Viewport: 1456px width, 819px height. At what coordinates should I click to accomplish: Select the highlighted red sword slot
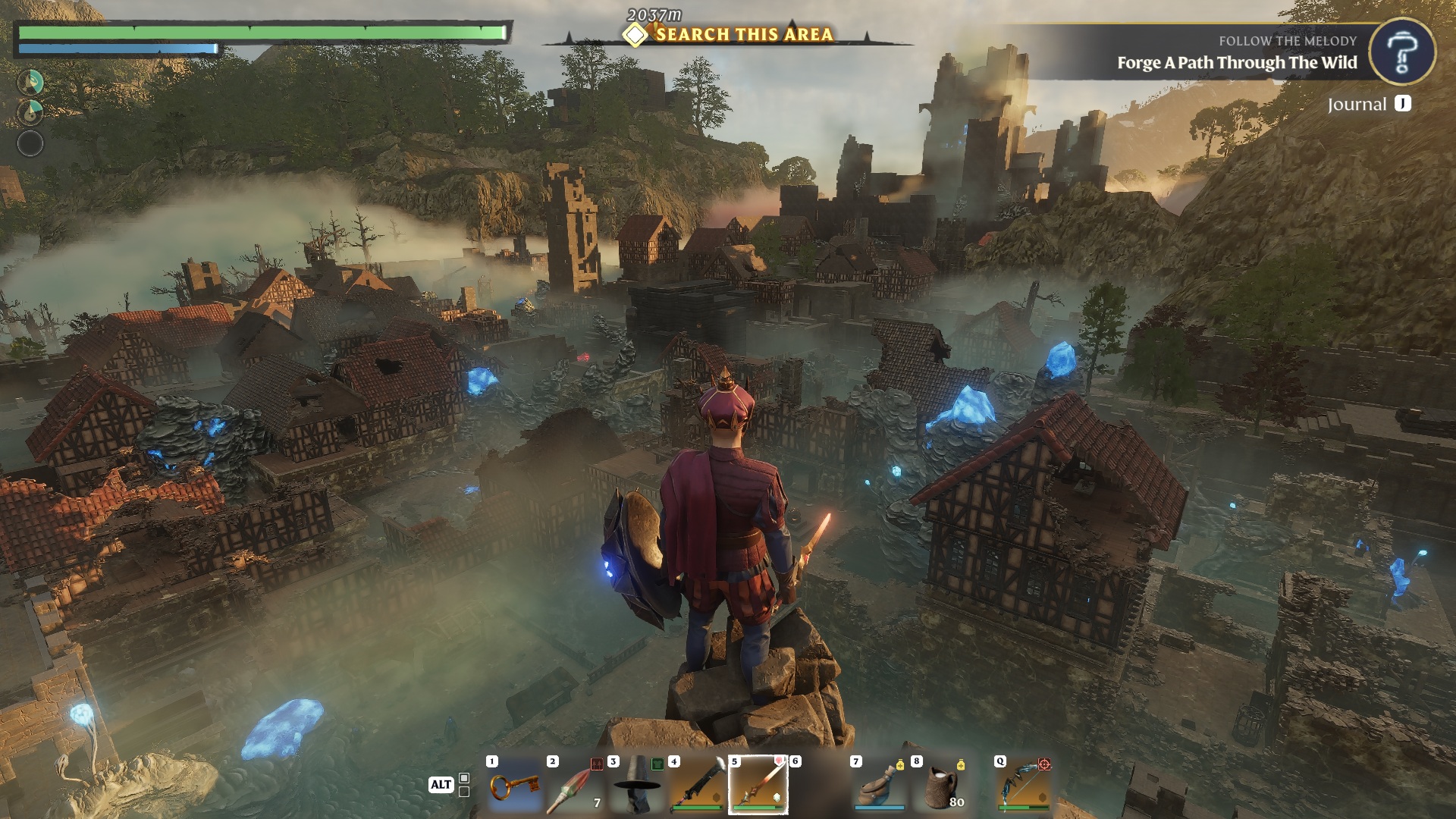[758, 786]
